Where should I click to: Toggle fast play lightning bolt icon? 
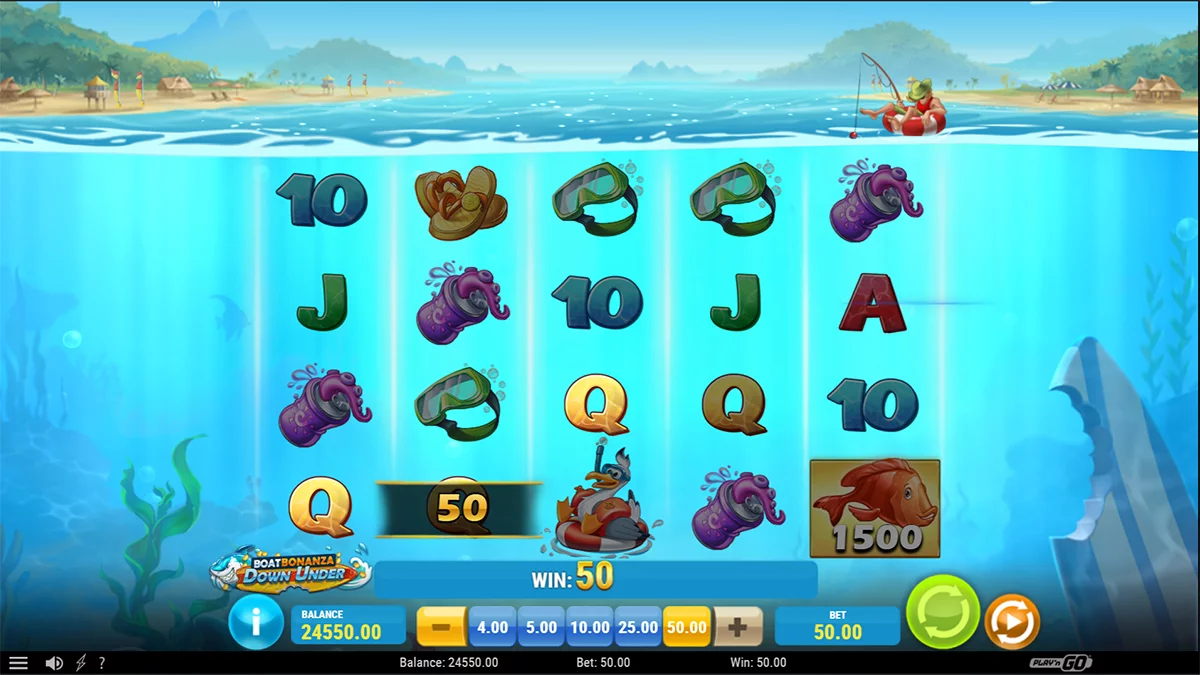80,663
